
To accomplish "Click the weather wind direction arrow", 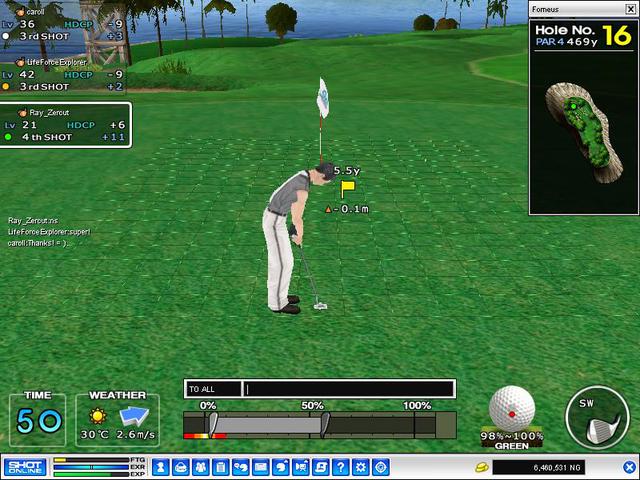I will pos(134,415).
